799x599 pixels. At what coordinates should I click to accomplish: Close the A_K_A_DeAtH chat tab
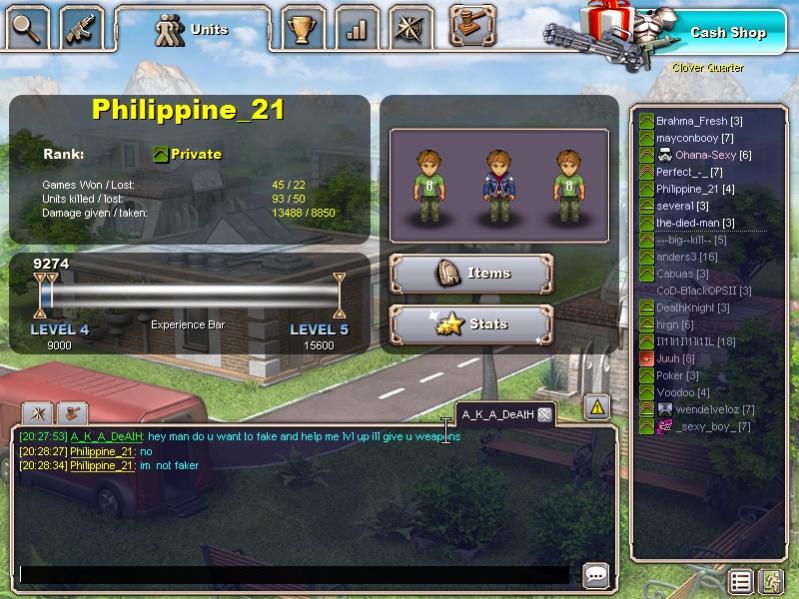pos(544,414)
